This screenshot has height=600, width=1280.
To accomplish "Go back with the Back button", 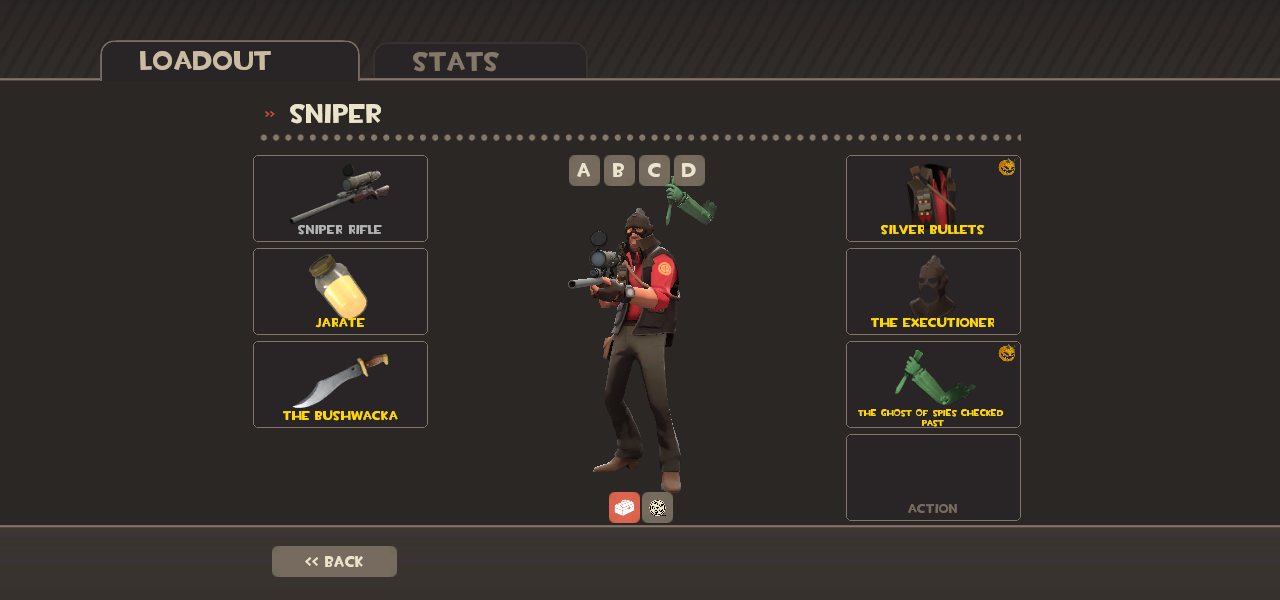I will pyautogui.click(x=334, y=561).
